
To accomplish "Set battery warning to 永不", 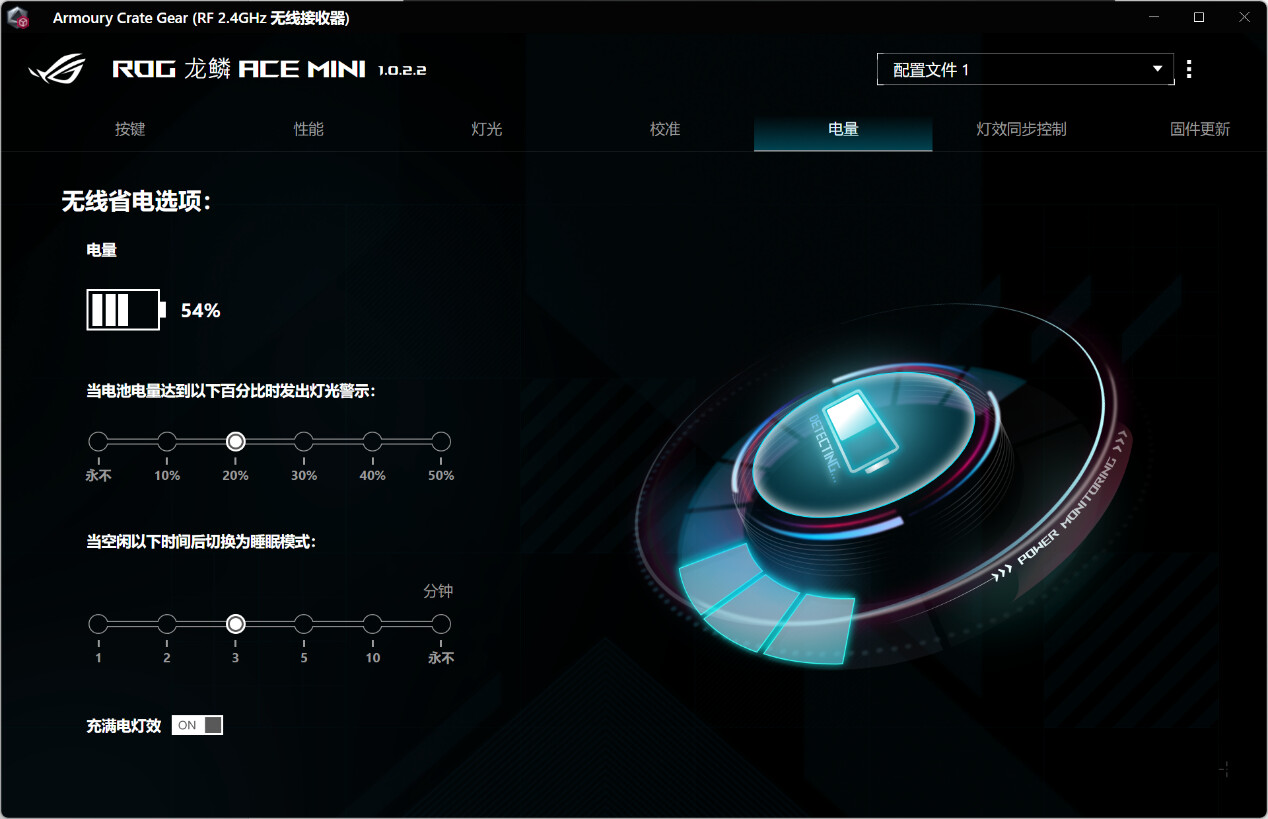I will (98, 442).
